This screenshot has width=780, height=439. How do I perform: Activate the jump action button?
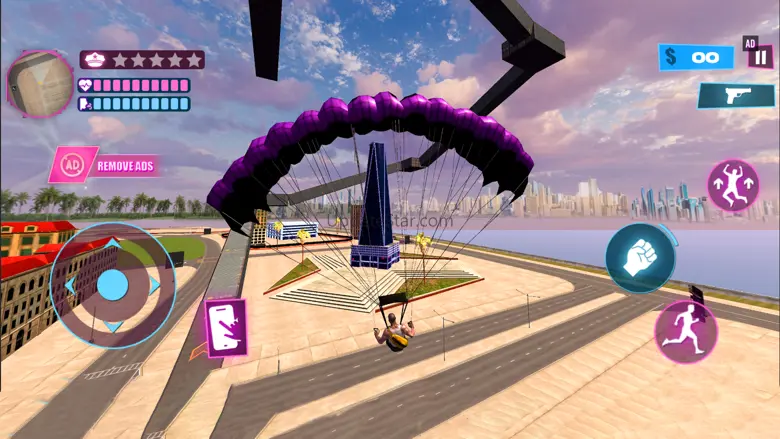[x=733, y=186]
